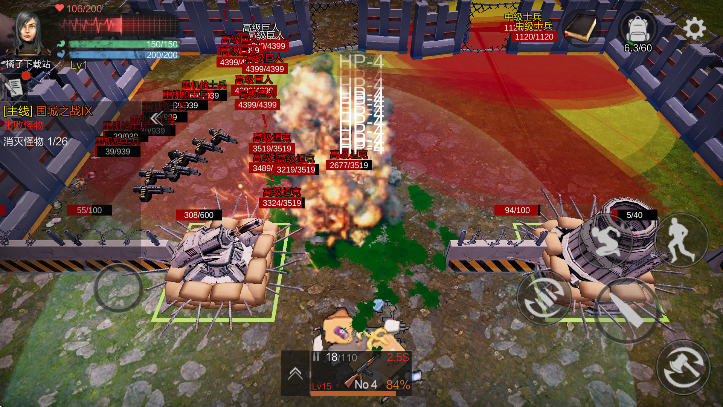The height and width of the screenshot is (407, 723).
Task: Reload using the ammo cycle button
Action: [x=547, y=295]
